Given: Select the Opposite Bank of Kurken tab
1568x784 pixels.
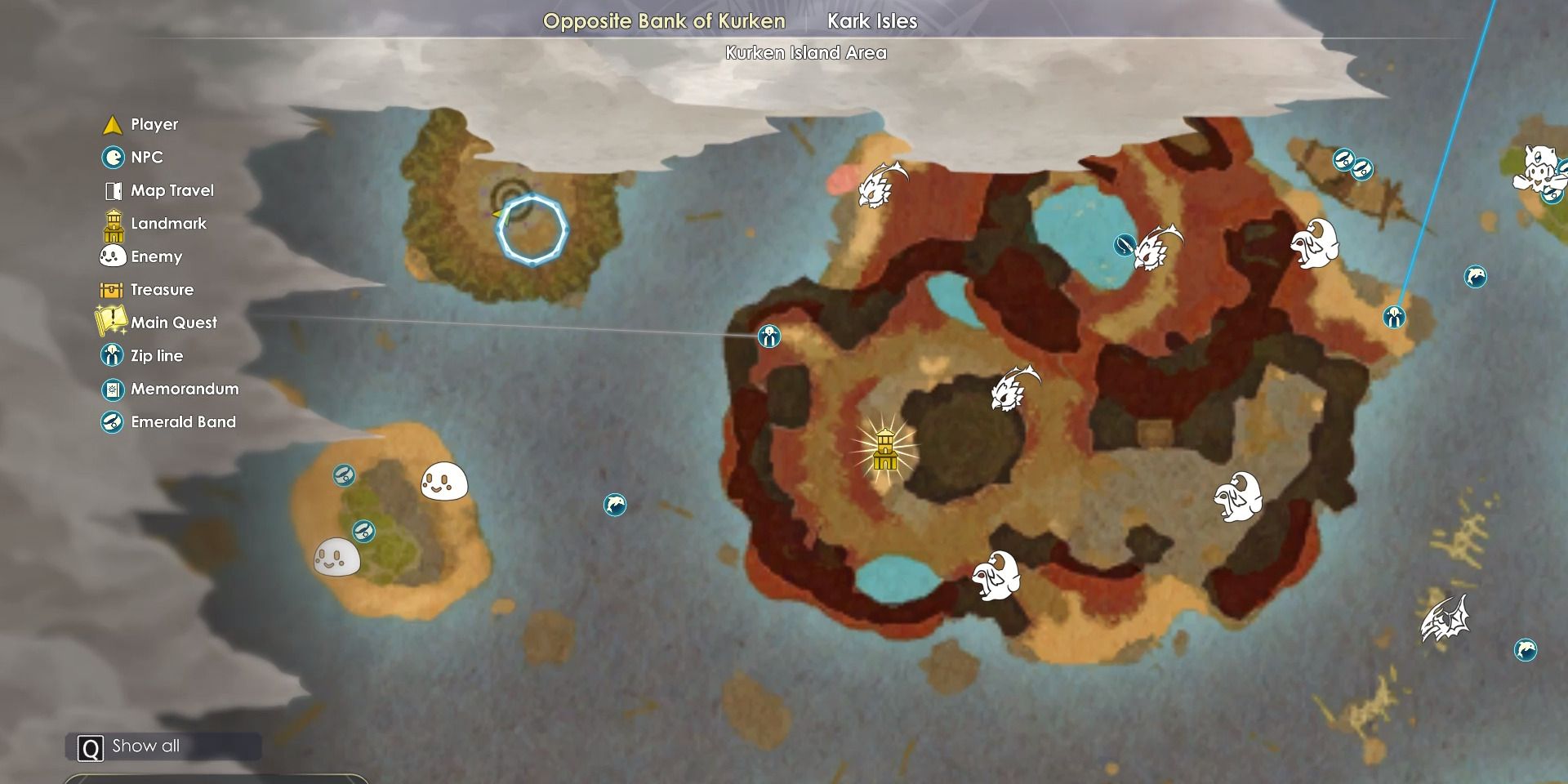Looking at the screenshot, I should point(664,21).
